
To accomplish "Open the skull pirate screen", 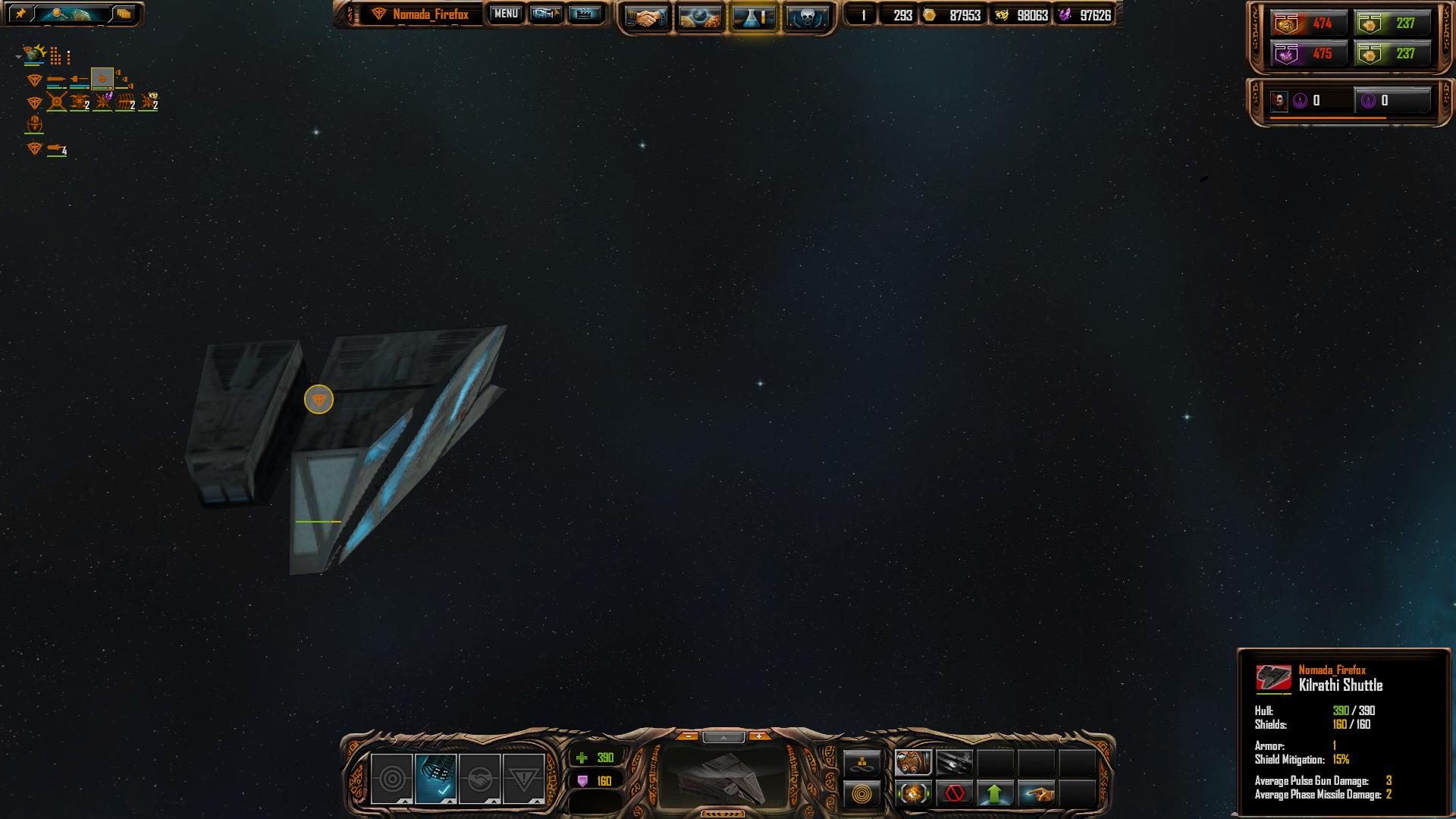I will (805, 17).
